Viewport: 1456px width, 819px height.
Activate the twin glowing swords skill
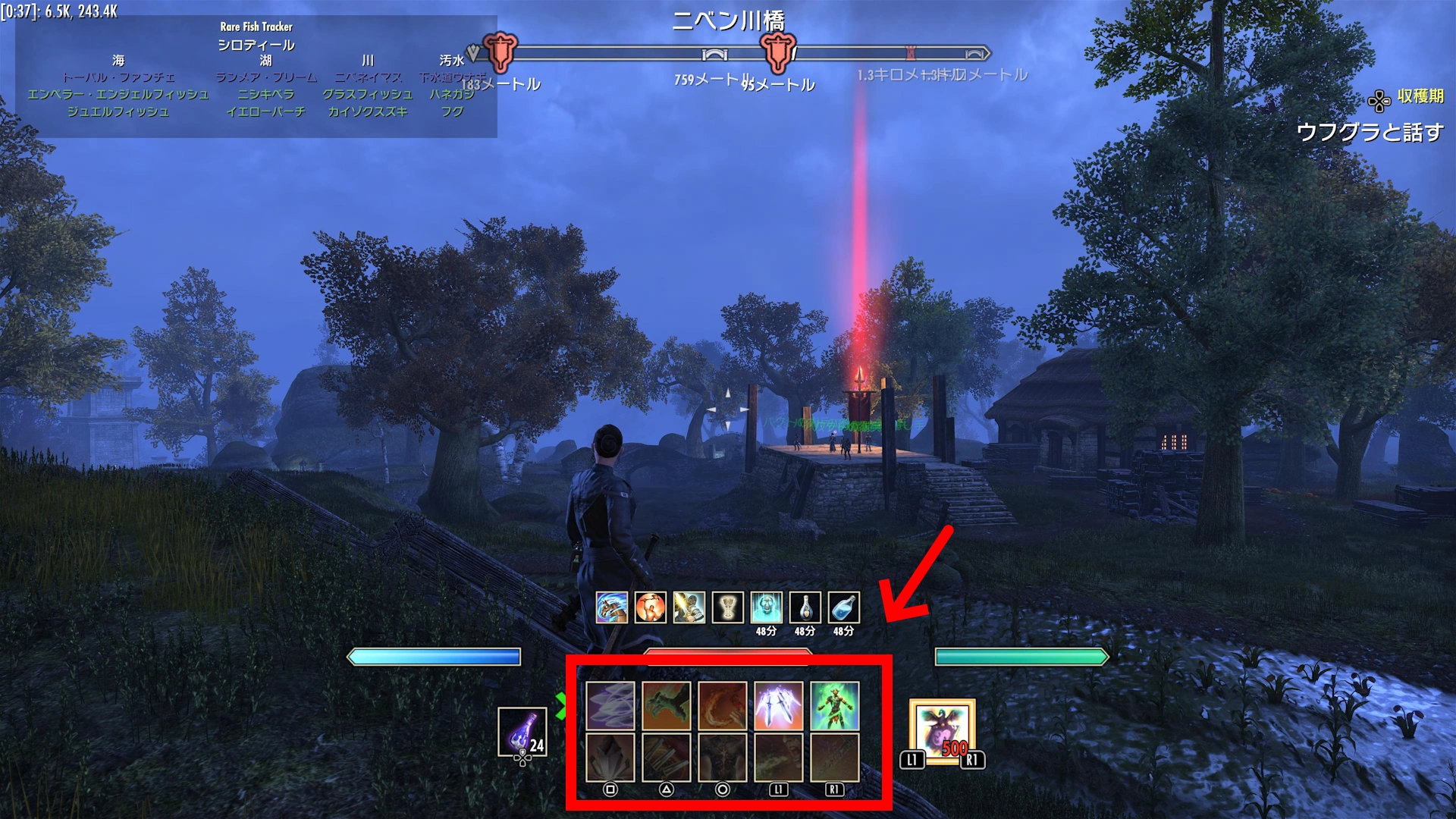click(778, 705)
